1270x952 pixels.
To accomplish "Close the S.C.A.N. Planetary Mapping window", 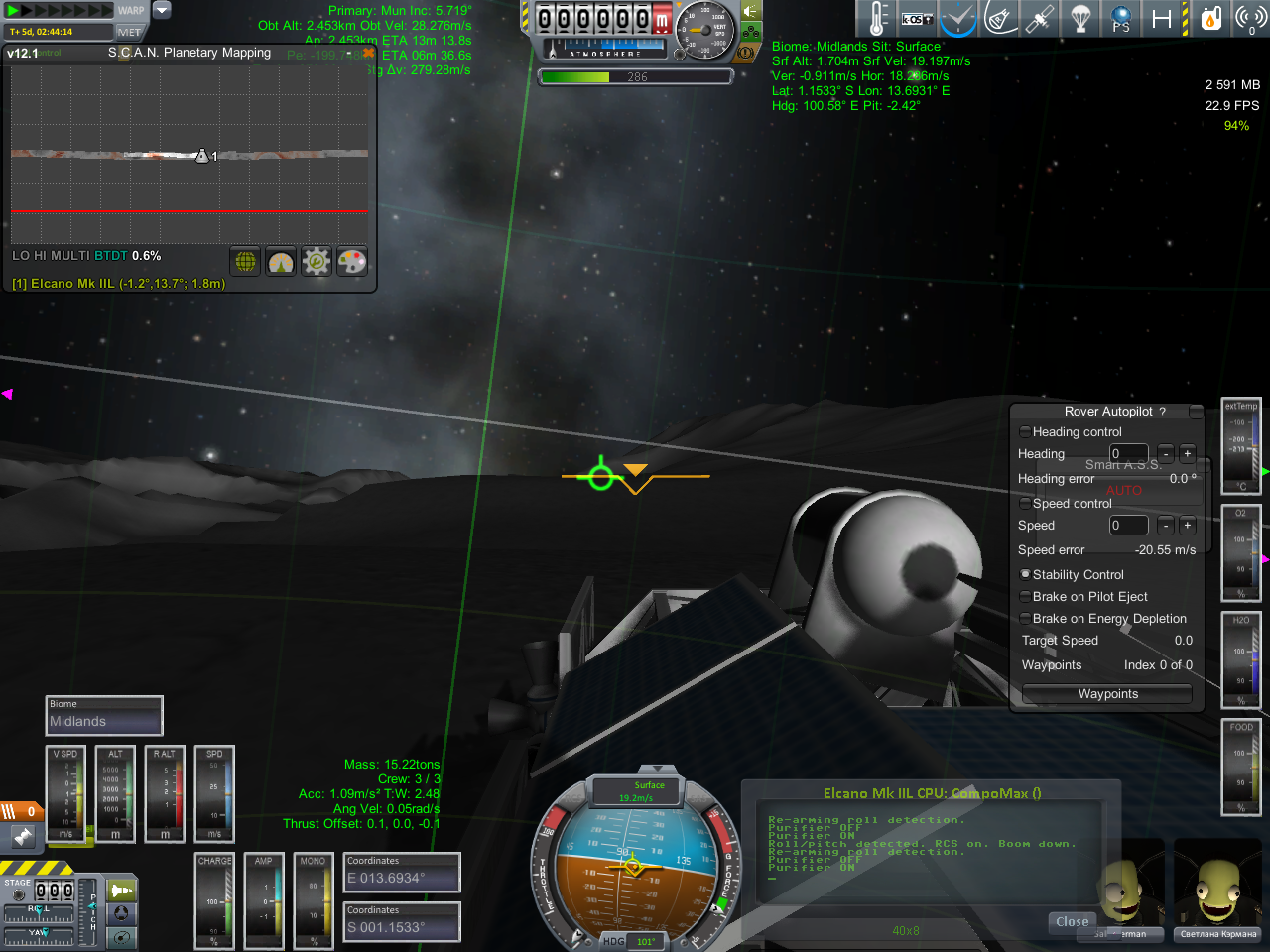I will point(368,53).
